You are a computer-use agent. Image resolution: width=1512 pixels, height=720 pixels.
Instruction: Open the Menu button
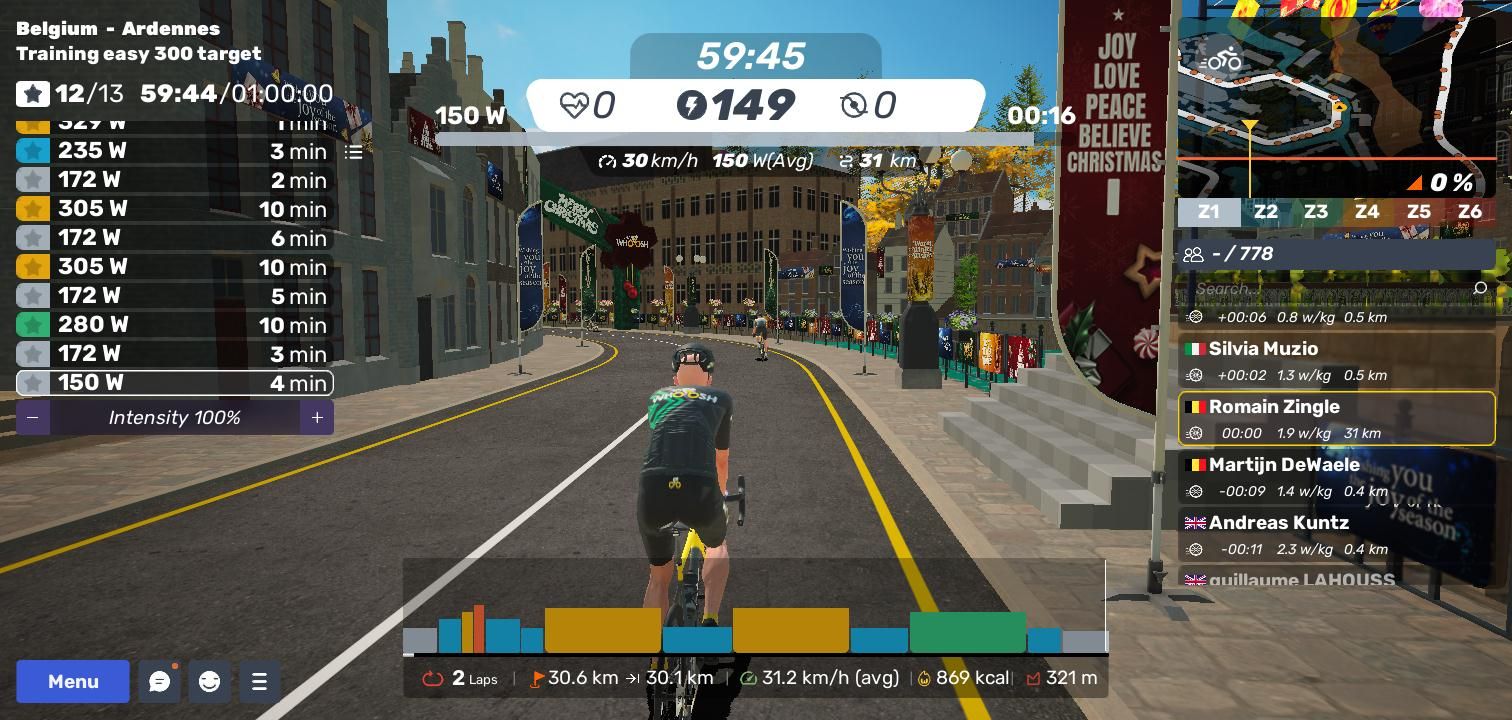coord(73,681)
